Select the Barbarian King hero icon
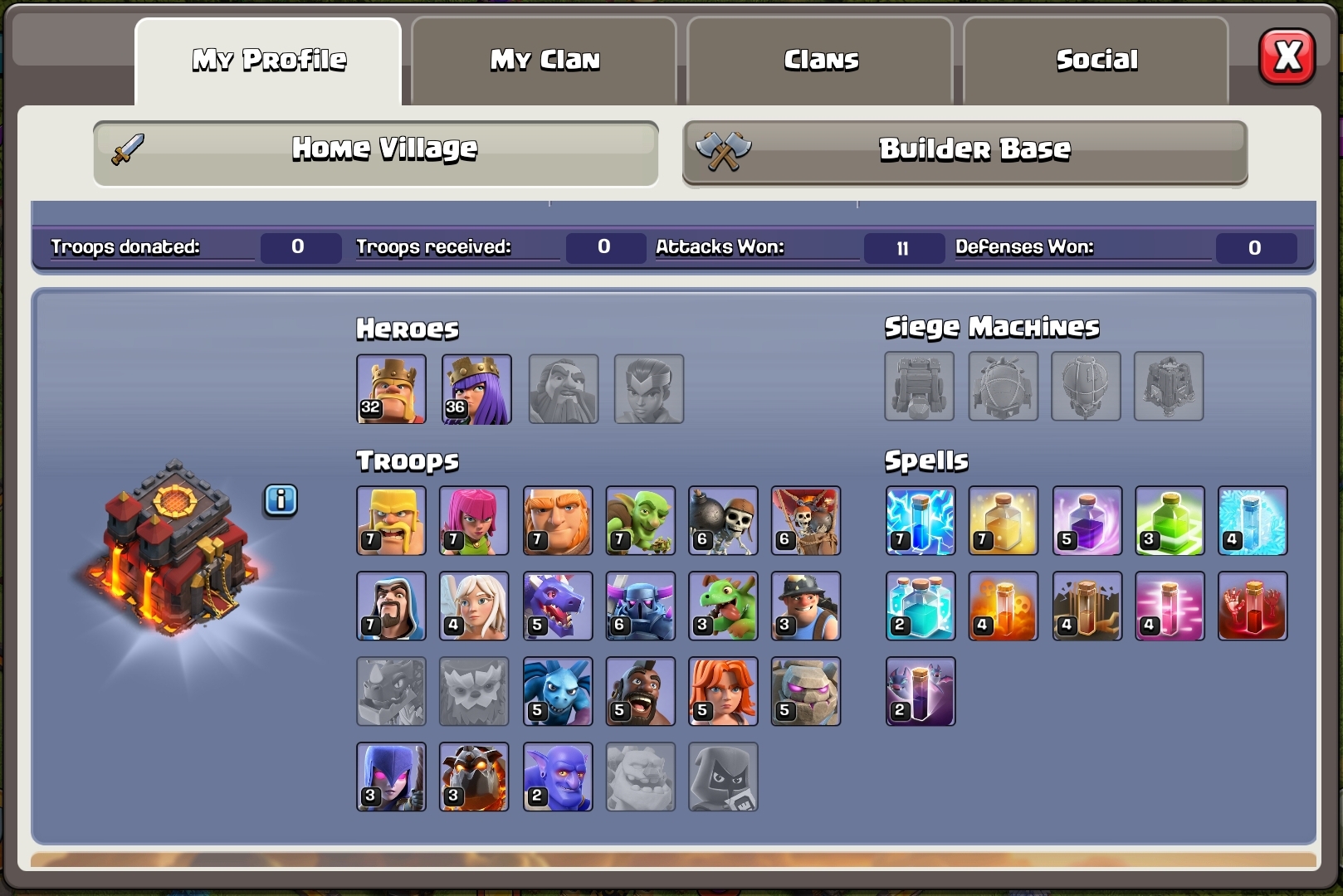The image size is (1343, 896). pyautogui.click(x=391, y=388)
